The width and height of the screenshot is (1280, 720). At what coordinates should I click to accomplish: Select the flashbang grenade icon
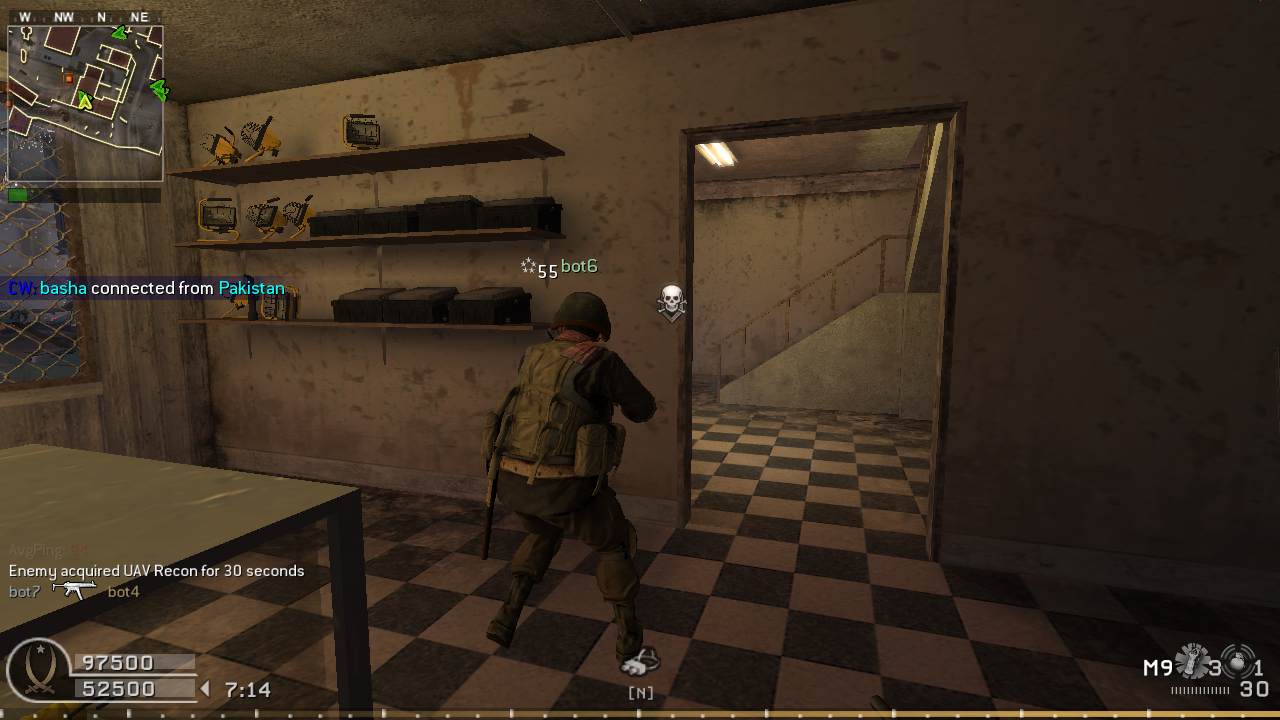click(1191, 662)
